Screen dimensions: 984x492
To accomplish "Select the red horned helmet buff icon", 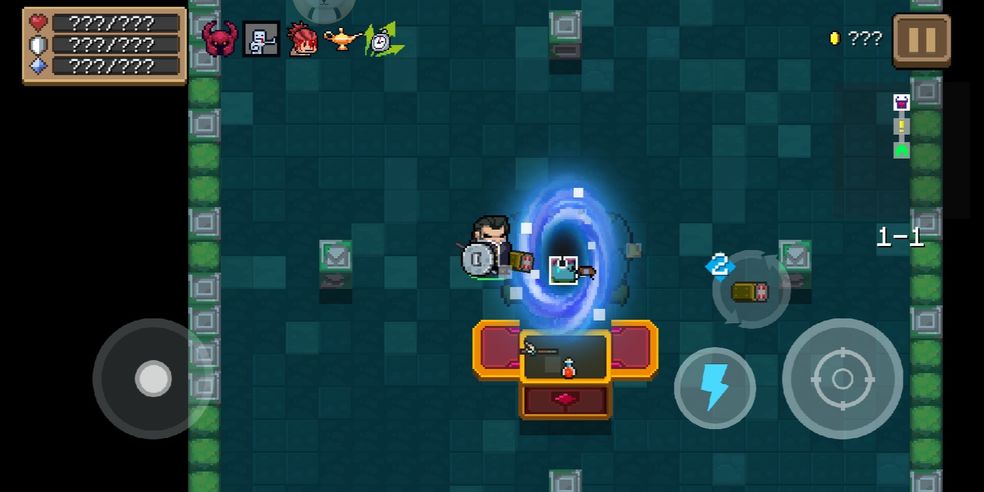I will [x=219, y=39].
